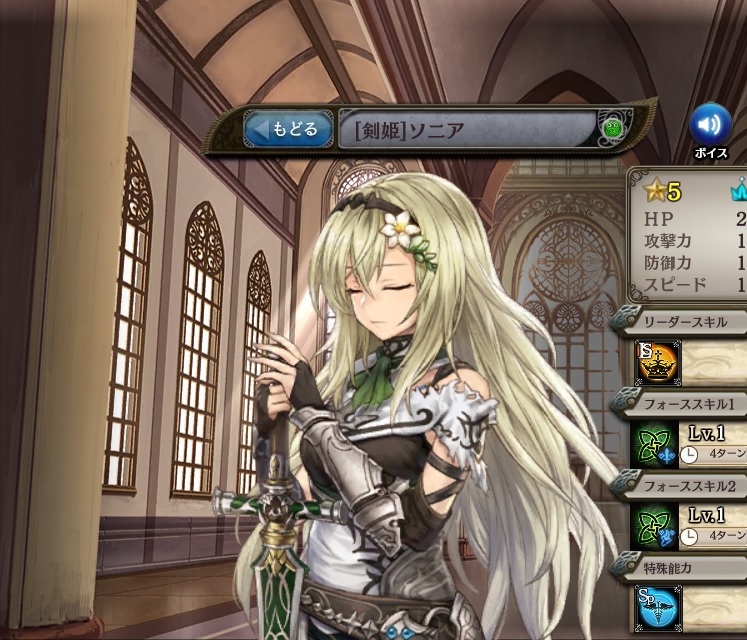Go back with the もどる button

(289, 129)
